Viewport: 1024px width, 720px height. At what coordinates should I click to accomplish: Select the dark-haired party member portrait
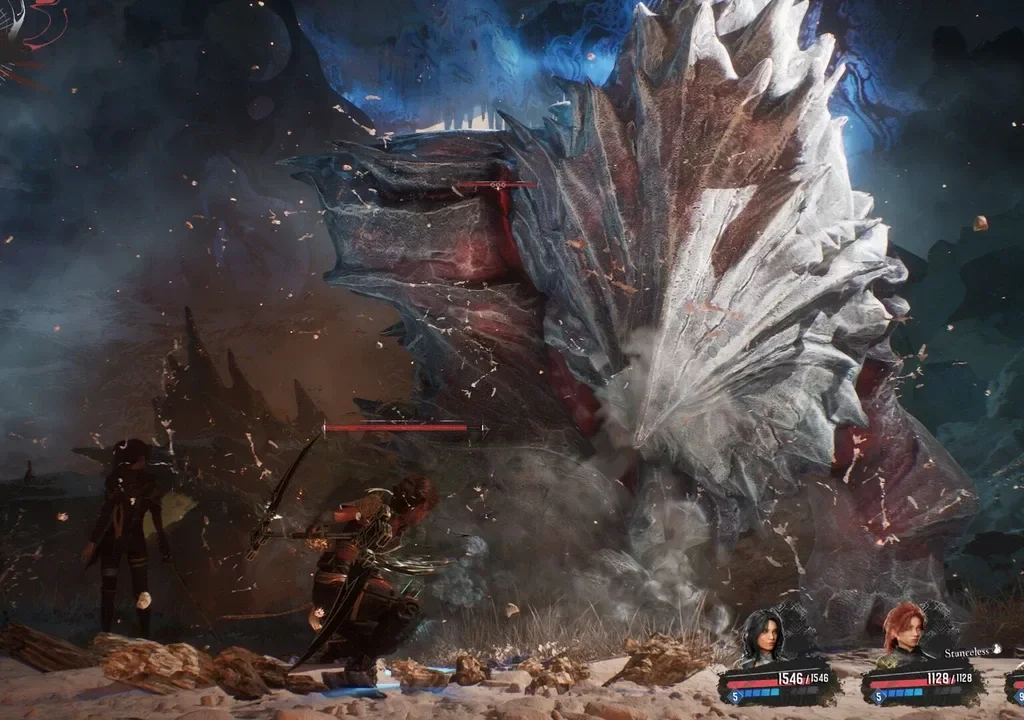tap(760, 636)
